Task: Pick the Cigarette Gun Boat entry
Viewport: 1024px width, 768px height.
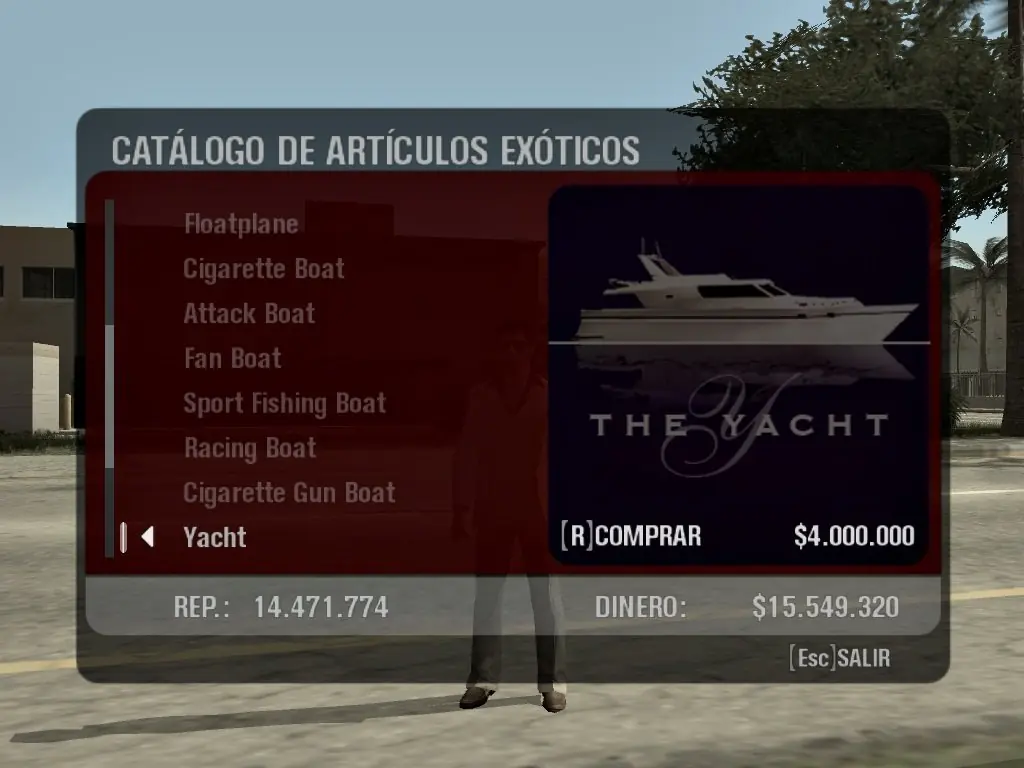Action: 290,493
